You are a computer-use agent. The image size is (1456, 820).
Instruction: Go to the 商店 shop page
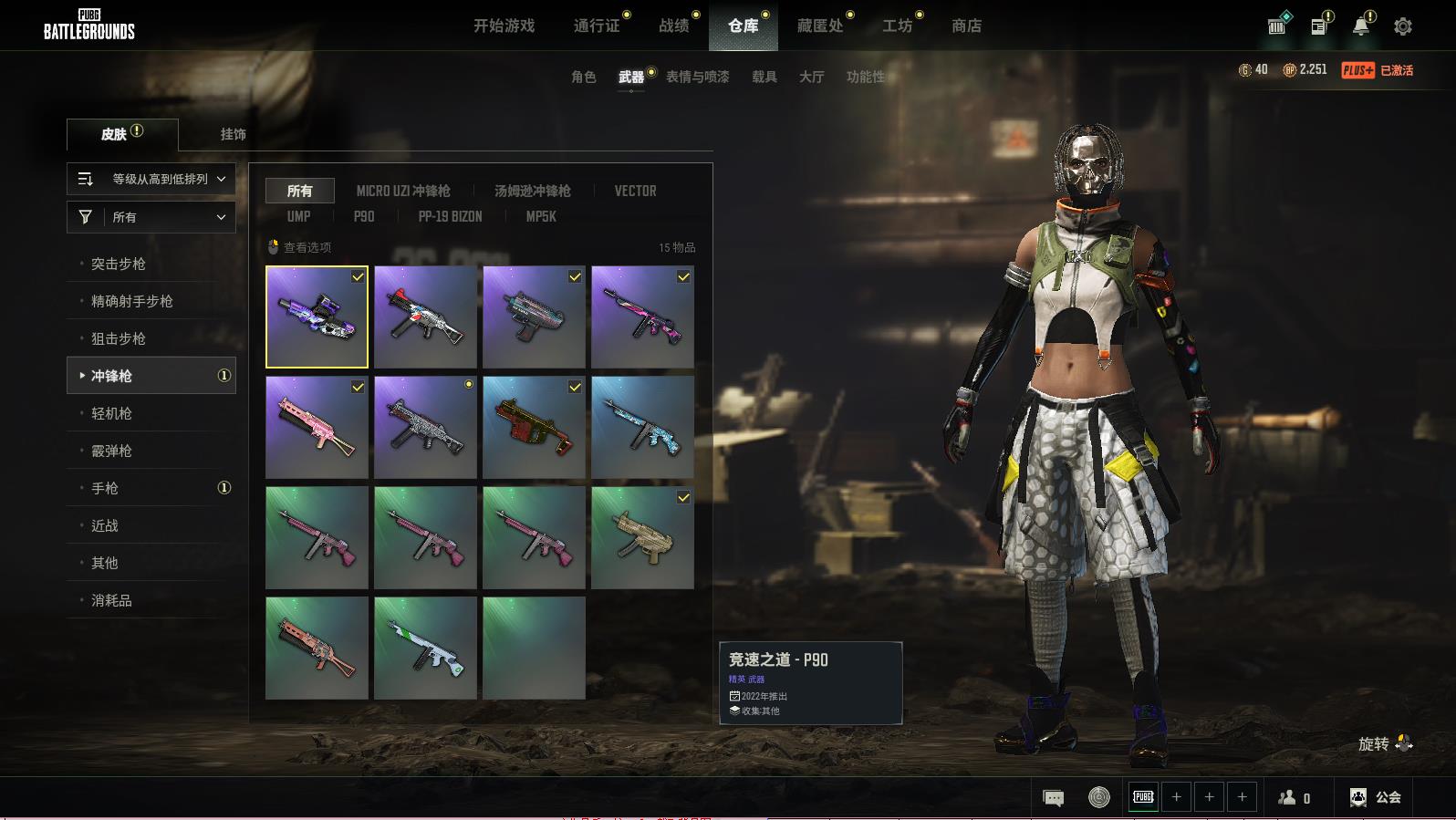pyautogui.click(x=966, y=26)
